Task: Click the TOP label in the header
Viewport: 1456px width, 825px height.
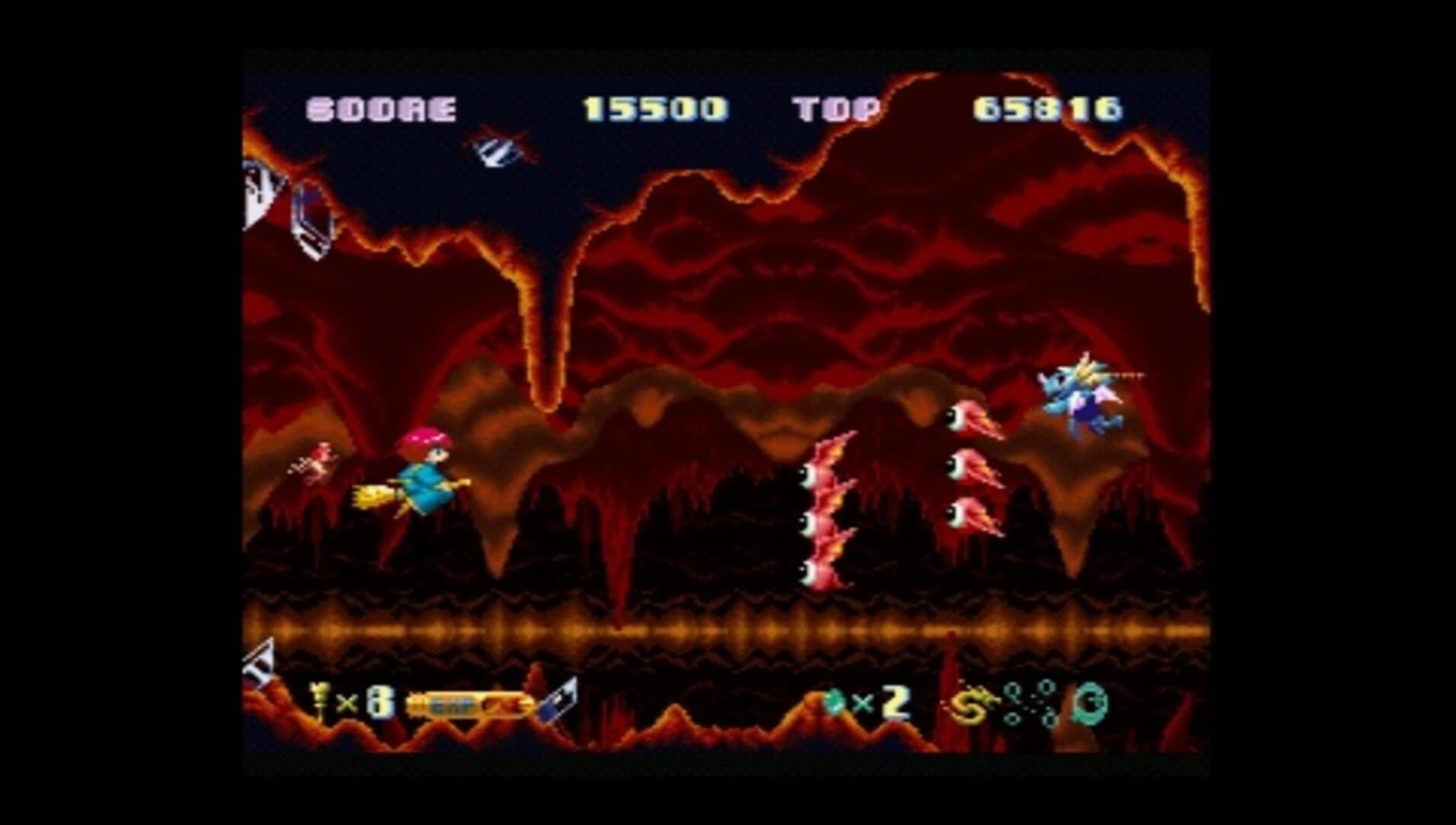Action: pyautogui.click(x=836, y=108)
